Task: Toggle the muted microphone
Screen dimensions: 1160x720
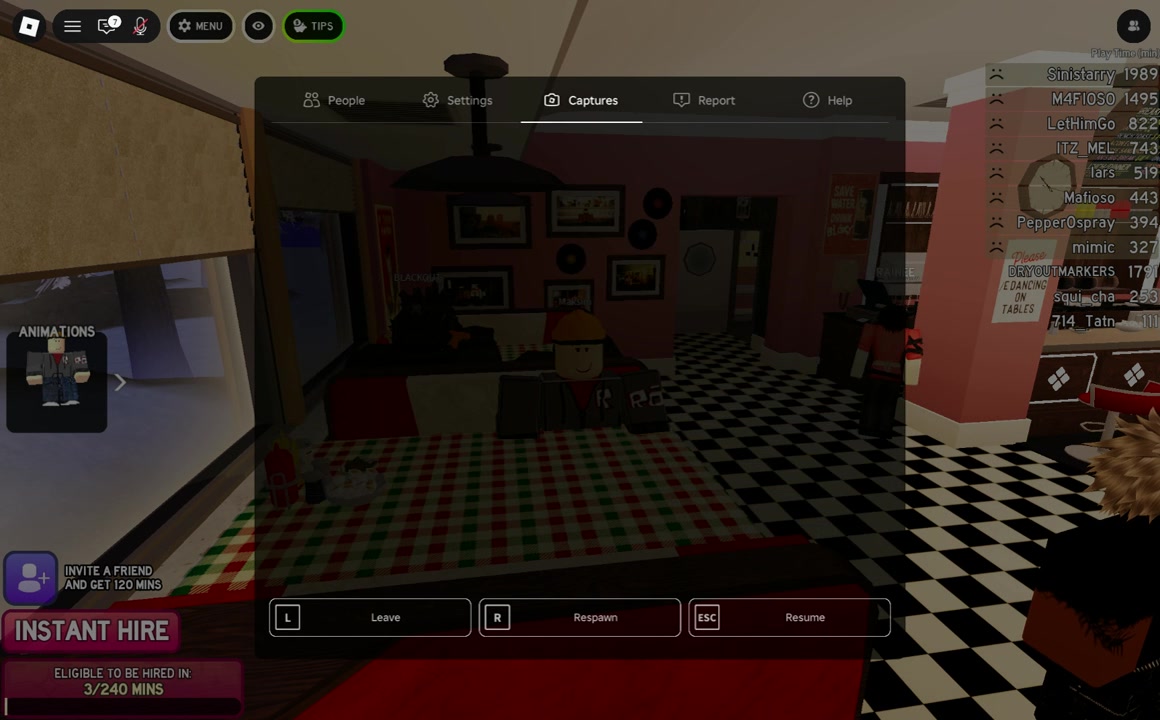Action: point(140,26)
